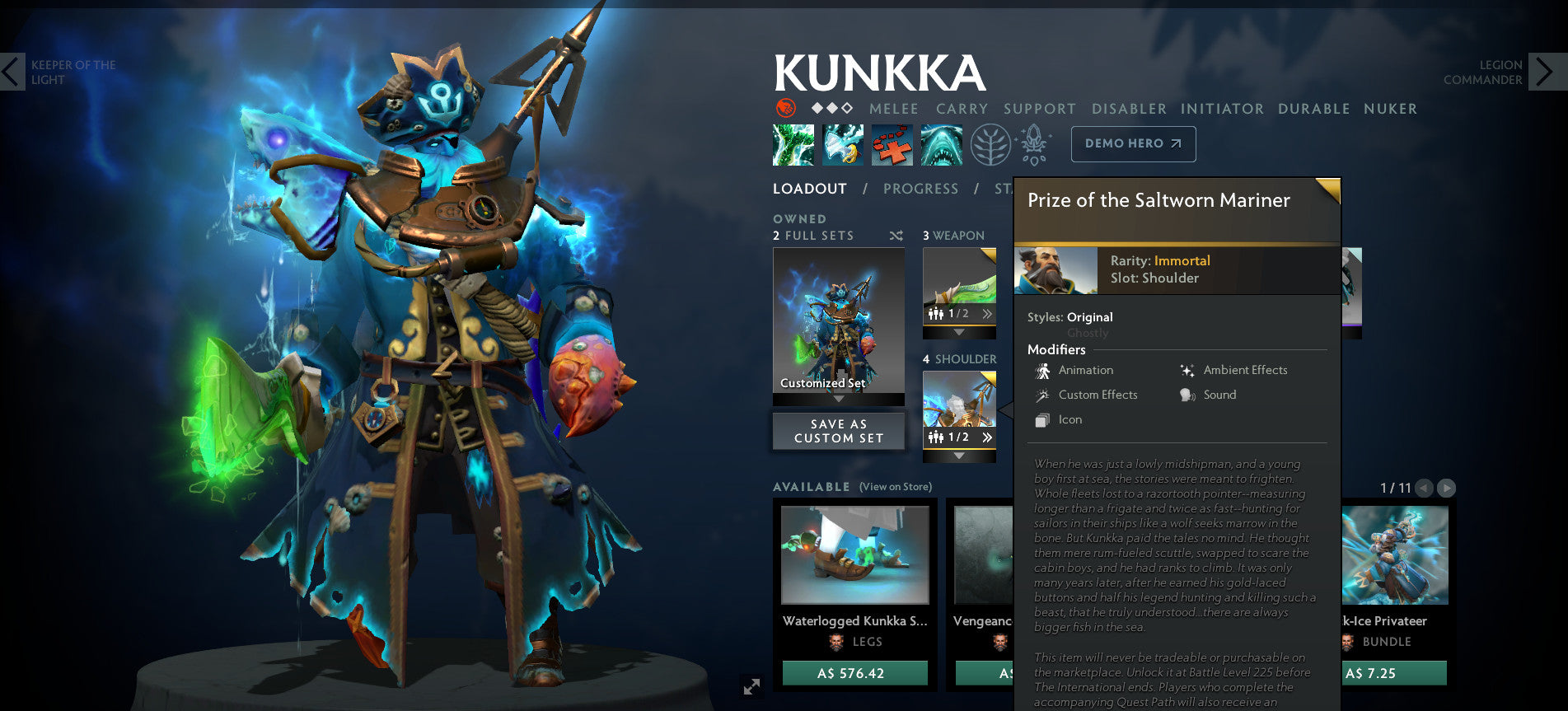Viewport: 1568px width, 711px height.
Task: Open the weapon slot dropdown arrow
Action: coord(959,331)
